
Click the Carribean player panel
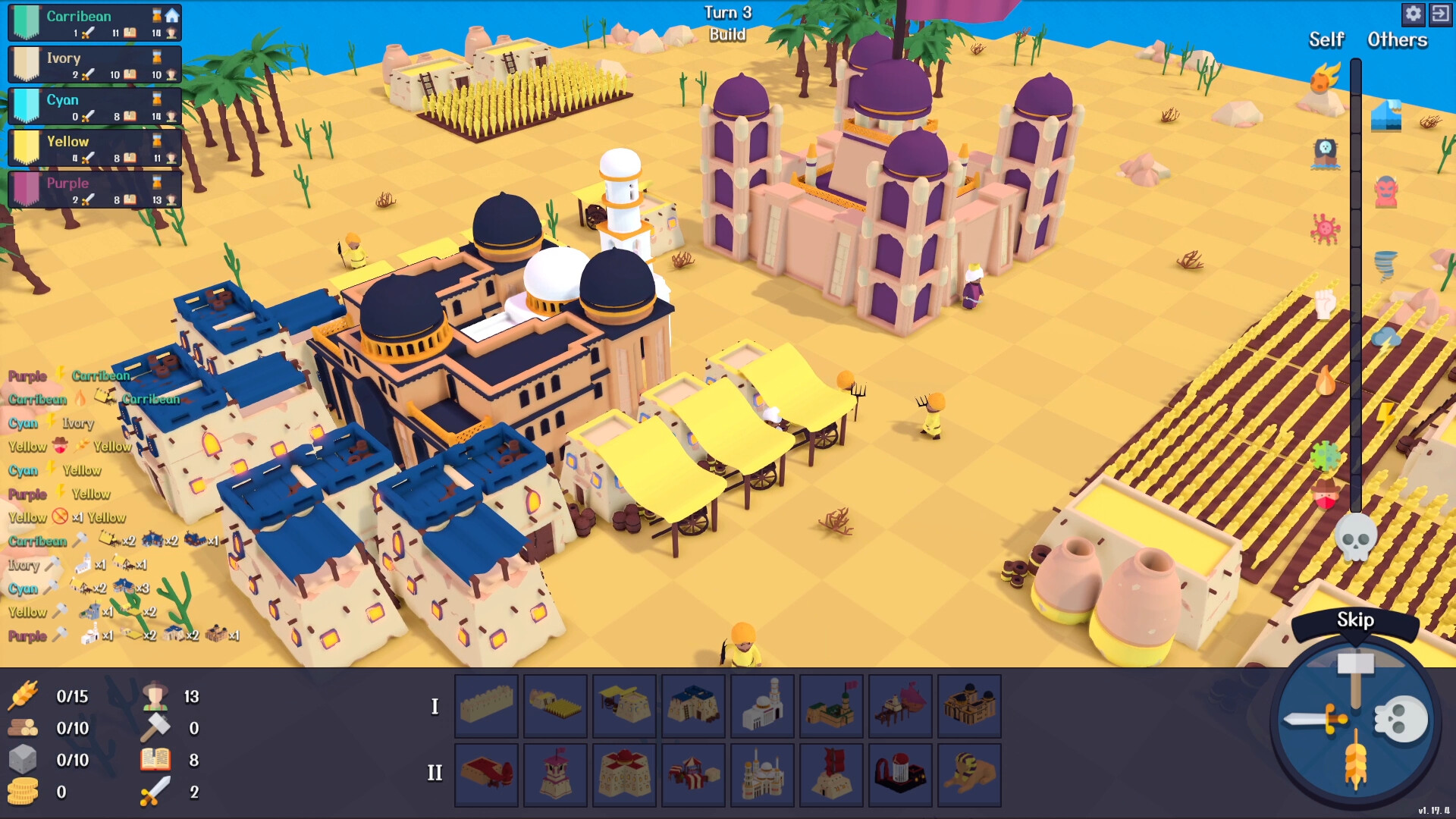[x=93, y=22]
